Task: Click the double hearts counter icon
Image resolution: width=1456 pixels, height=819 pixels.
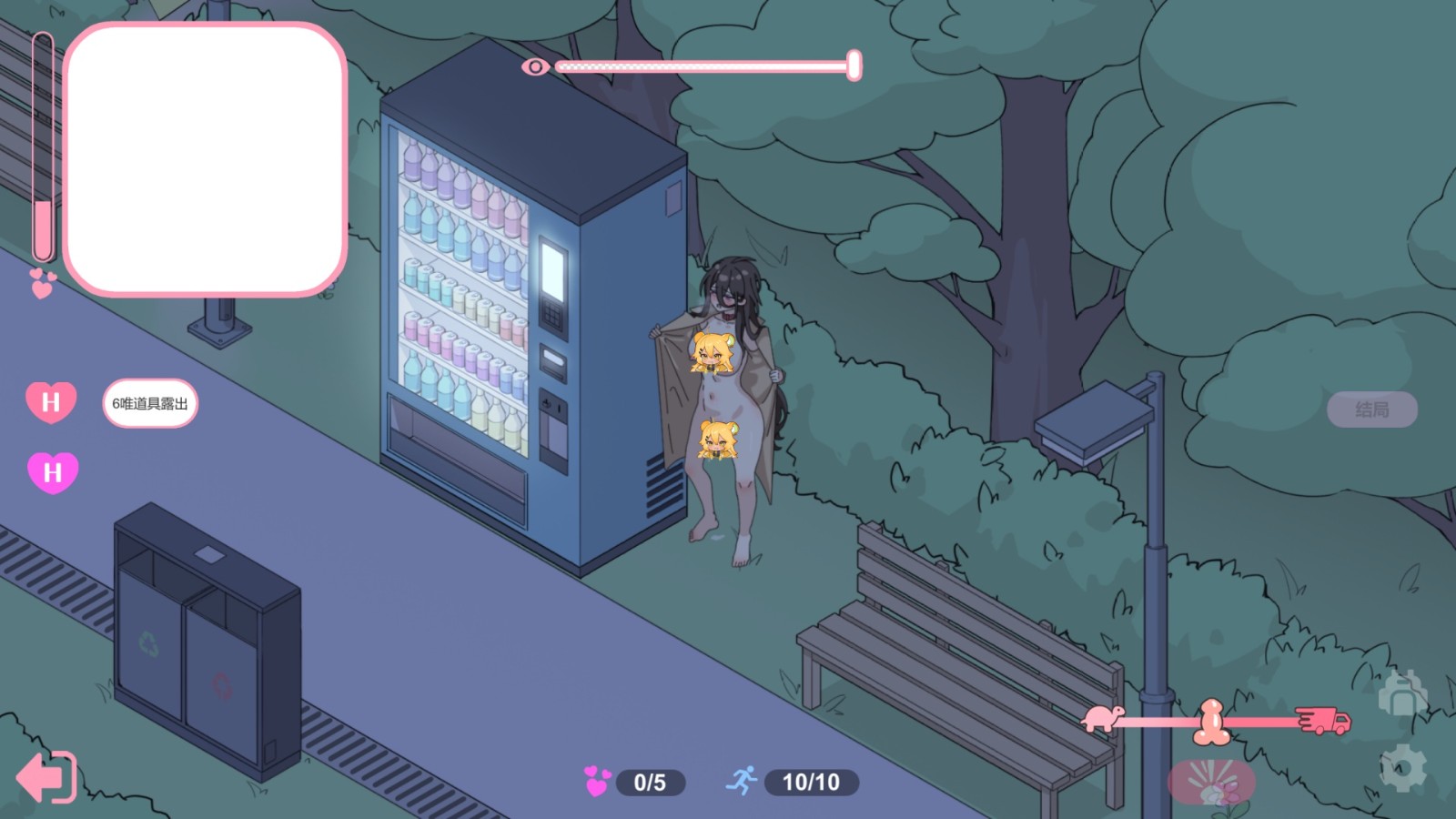Action: coord(596,781)
